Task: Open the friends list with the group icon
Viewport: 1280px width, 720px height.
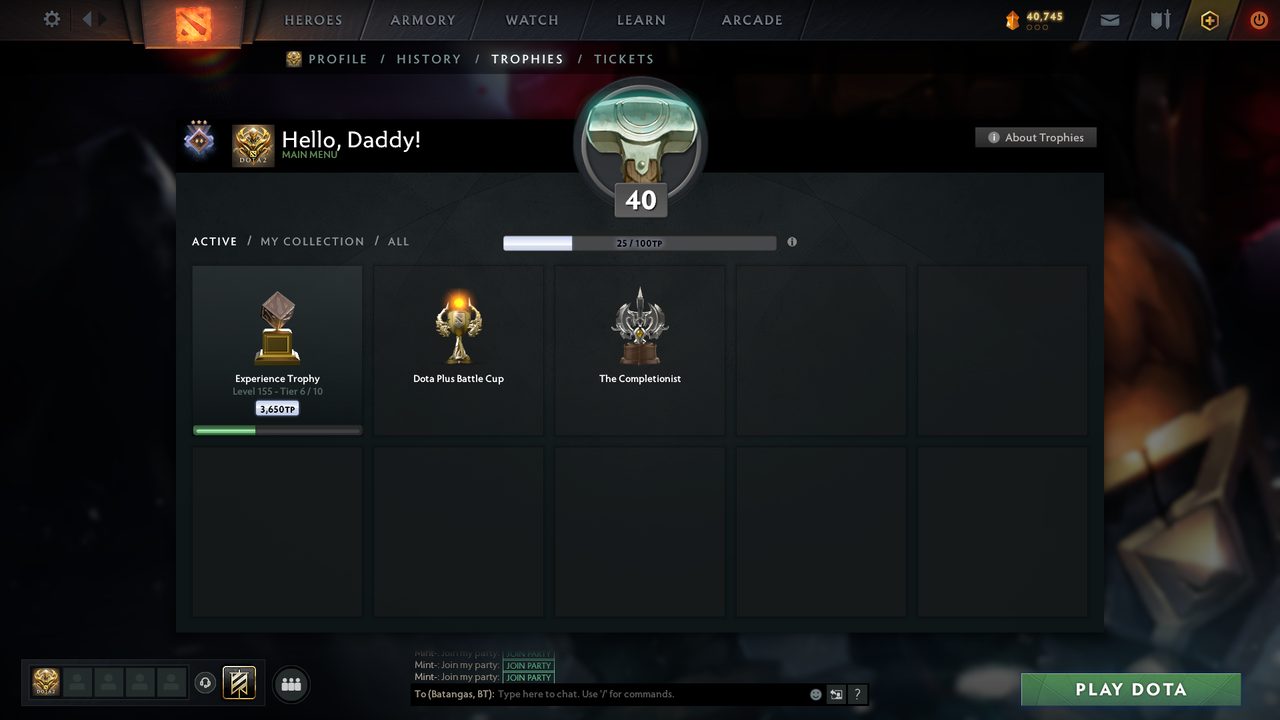Action: pyautogui.click(x=290, y=684)
